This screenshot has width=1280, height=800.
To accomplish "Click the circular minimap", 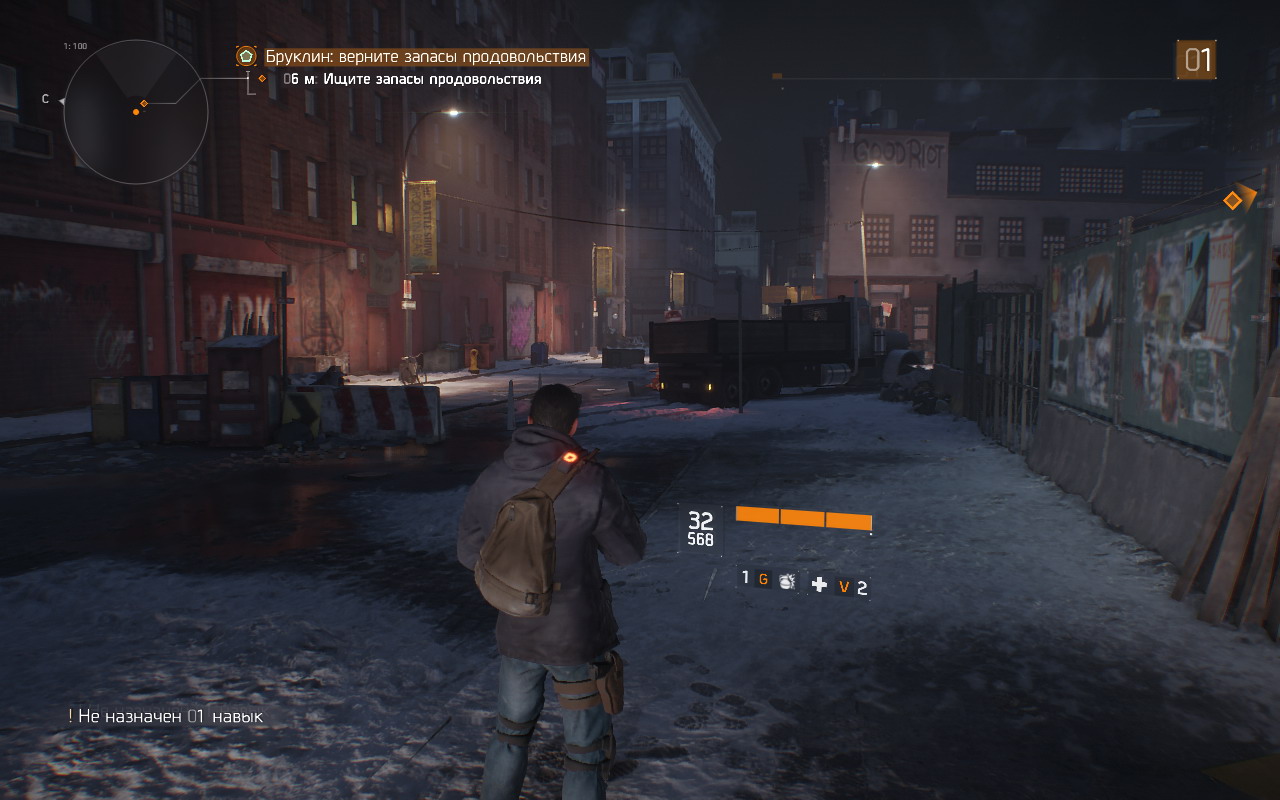I will point(136,111).
